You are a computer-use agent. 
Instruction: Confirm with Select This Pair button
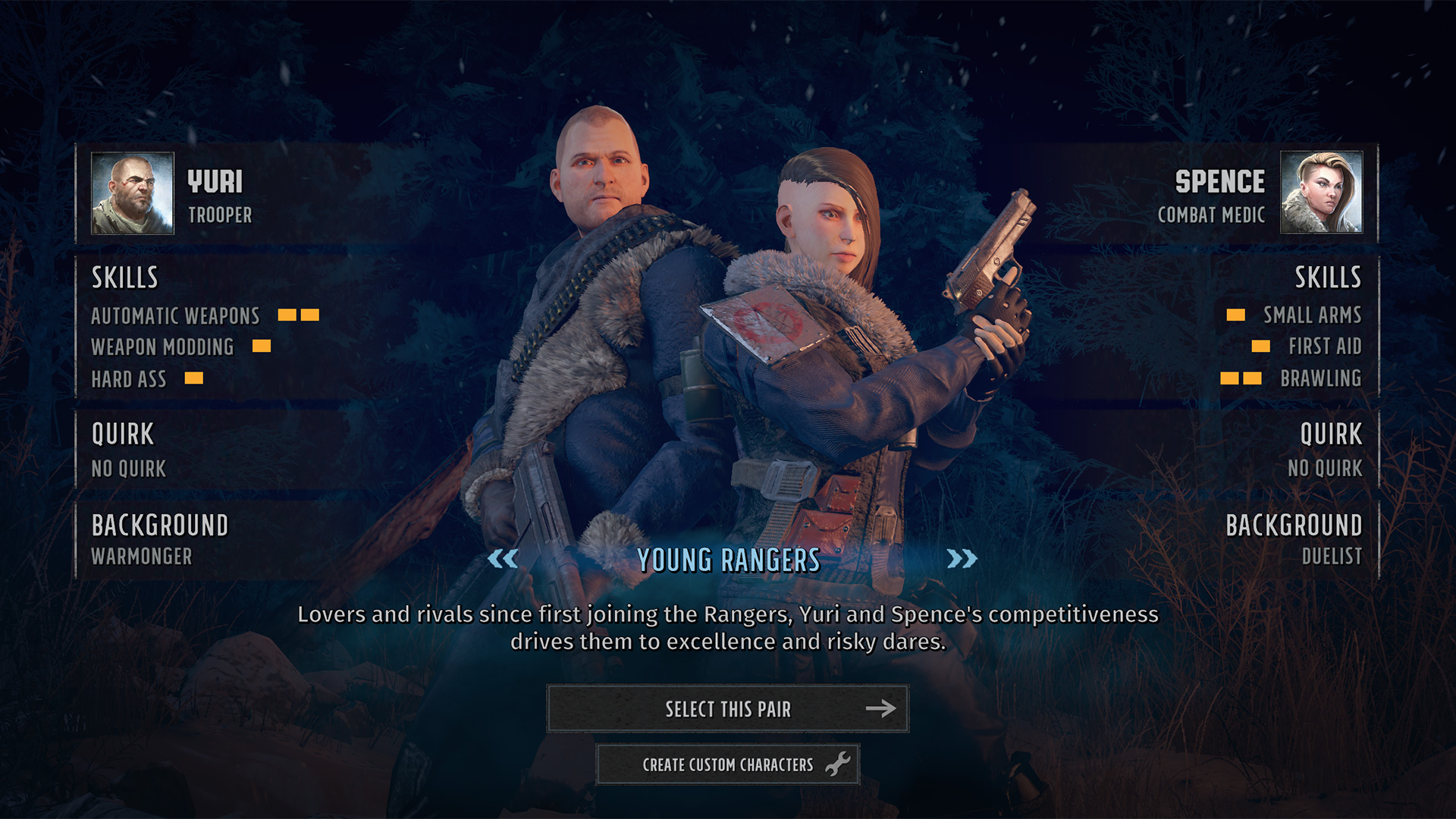click(727, 709)
